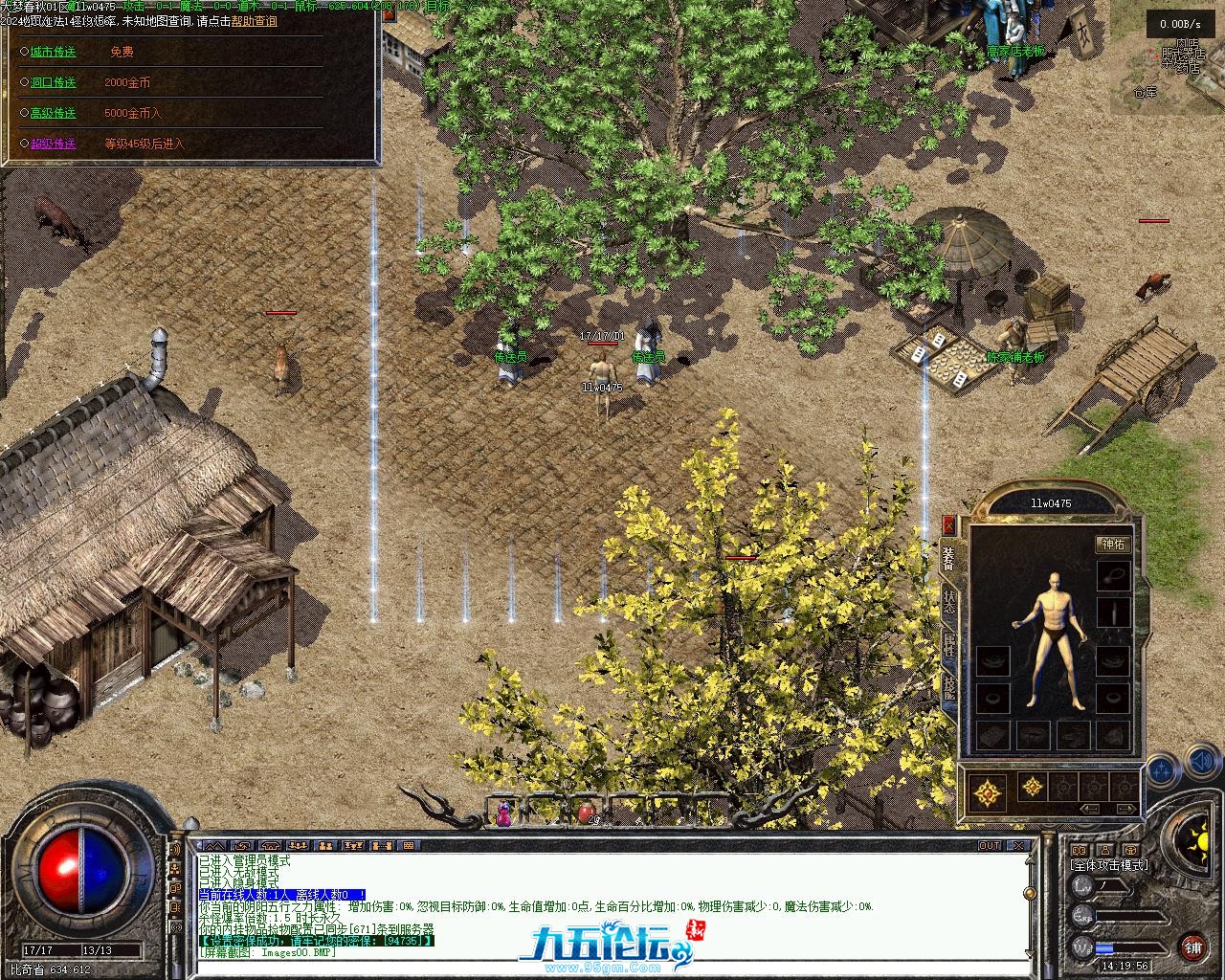
Task: Choose 洞口传送 cave teleport option
Action: click(53, 82)
